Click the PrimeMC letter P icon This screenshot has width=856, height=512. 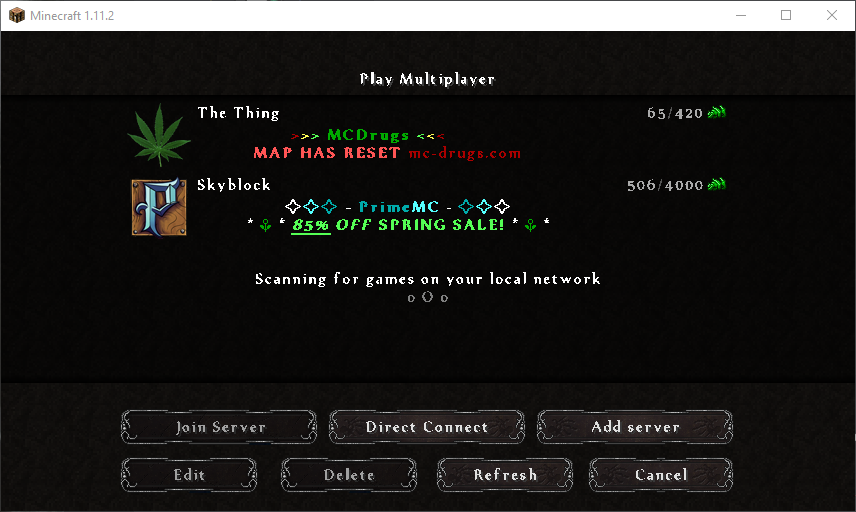point(159,207)
